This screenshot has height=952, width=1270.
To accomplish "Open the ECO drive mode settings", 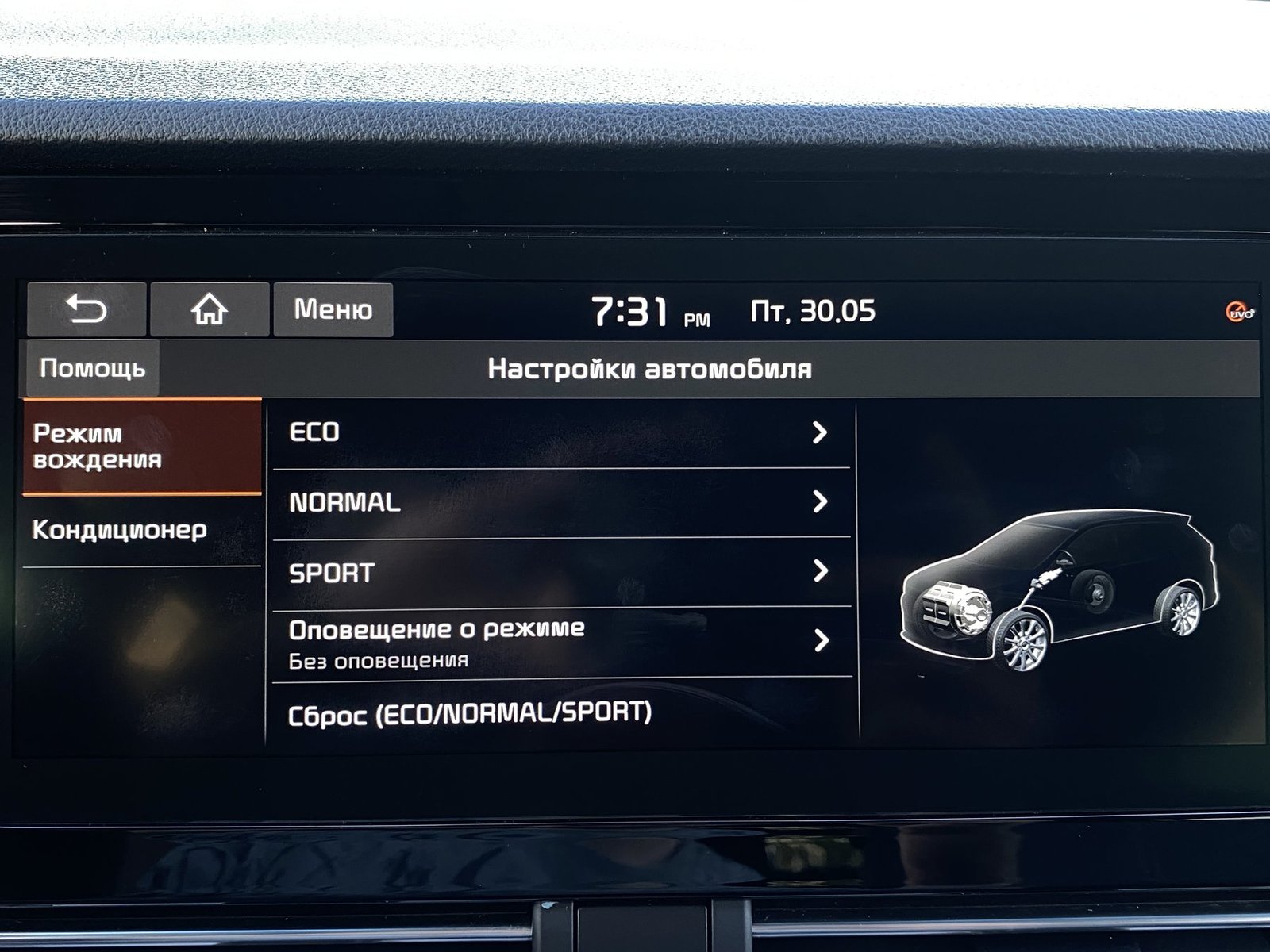I will coord(560,432).
